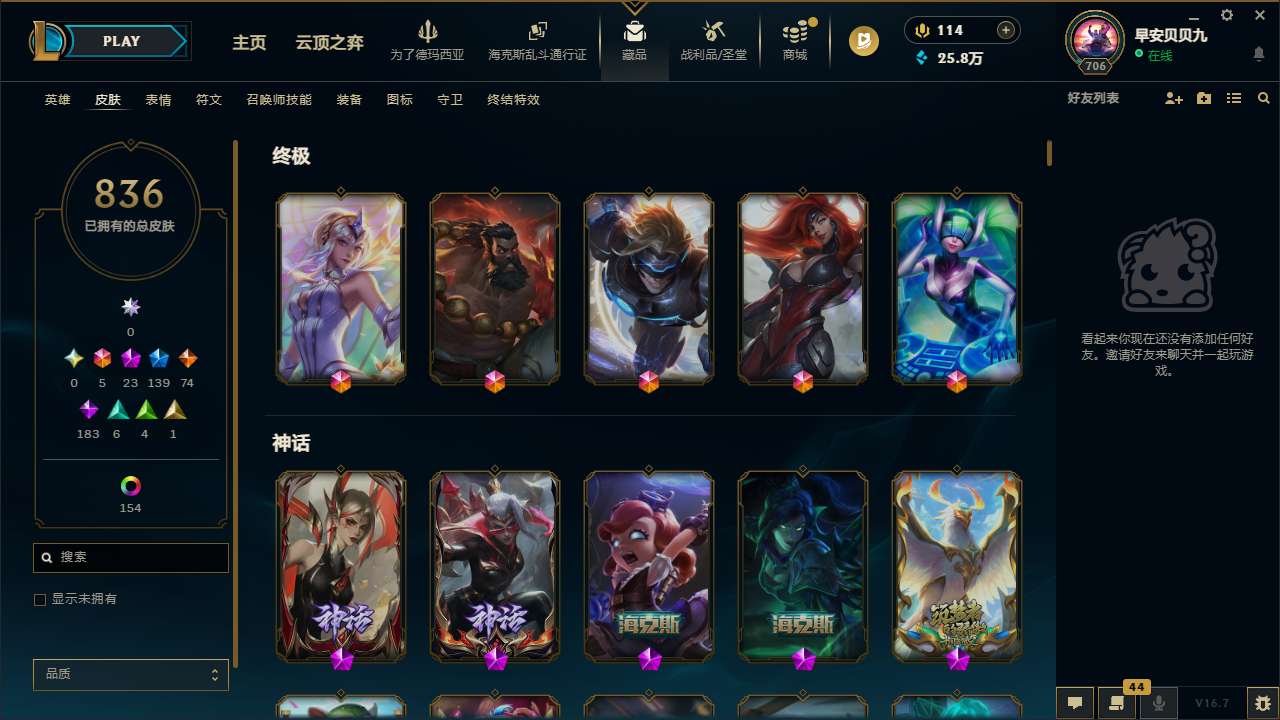
Task: Click the PLAY button
Action: [x=121, y=40]
